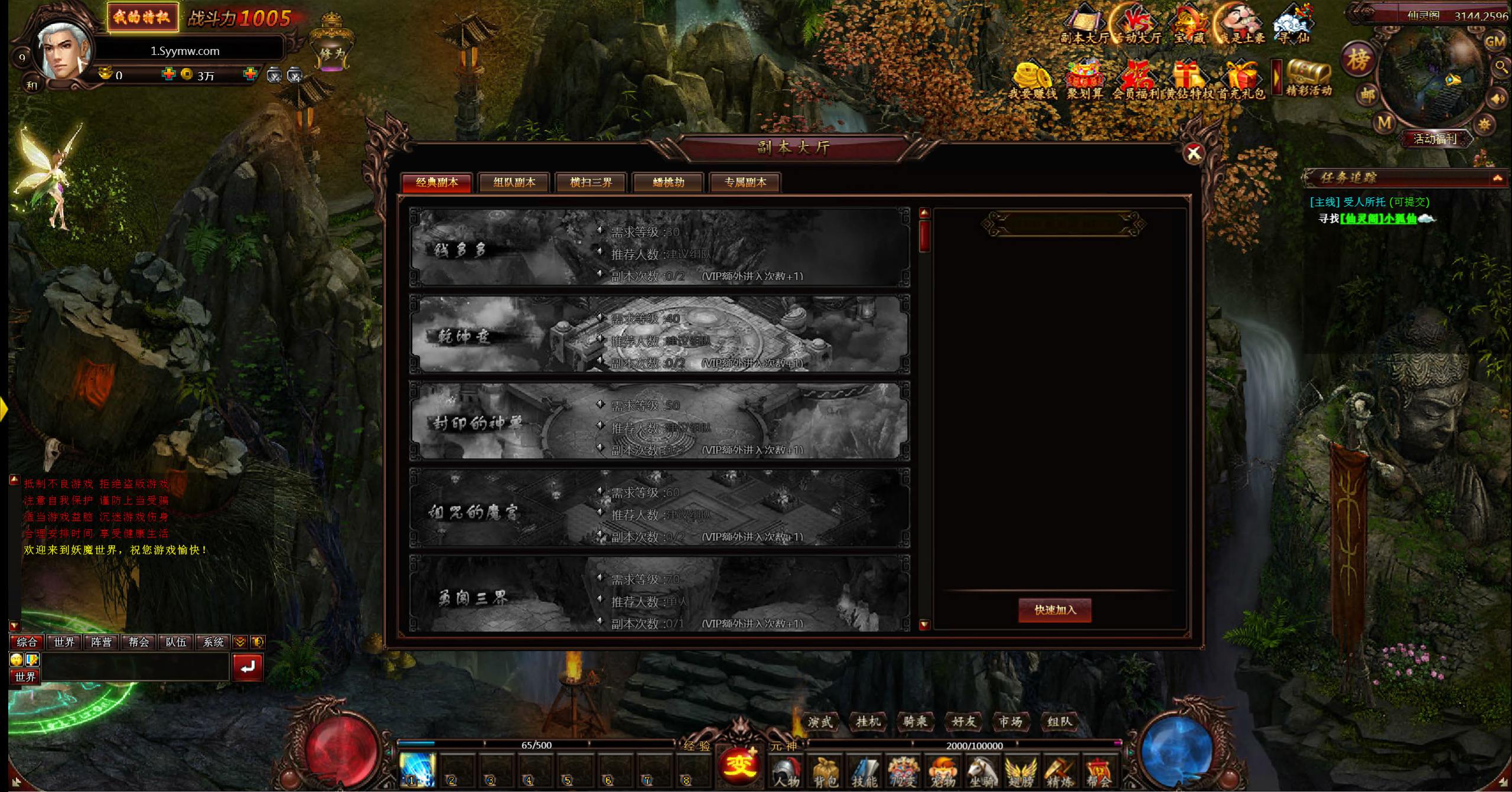Switch to the 组队副本 tab
Image resolution: width=1512 pixels, height=792 pixels.
(514, 182)
